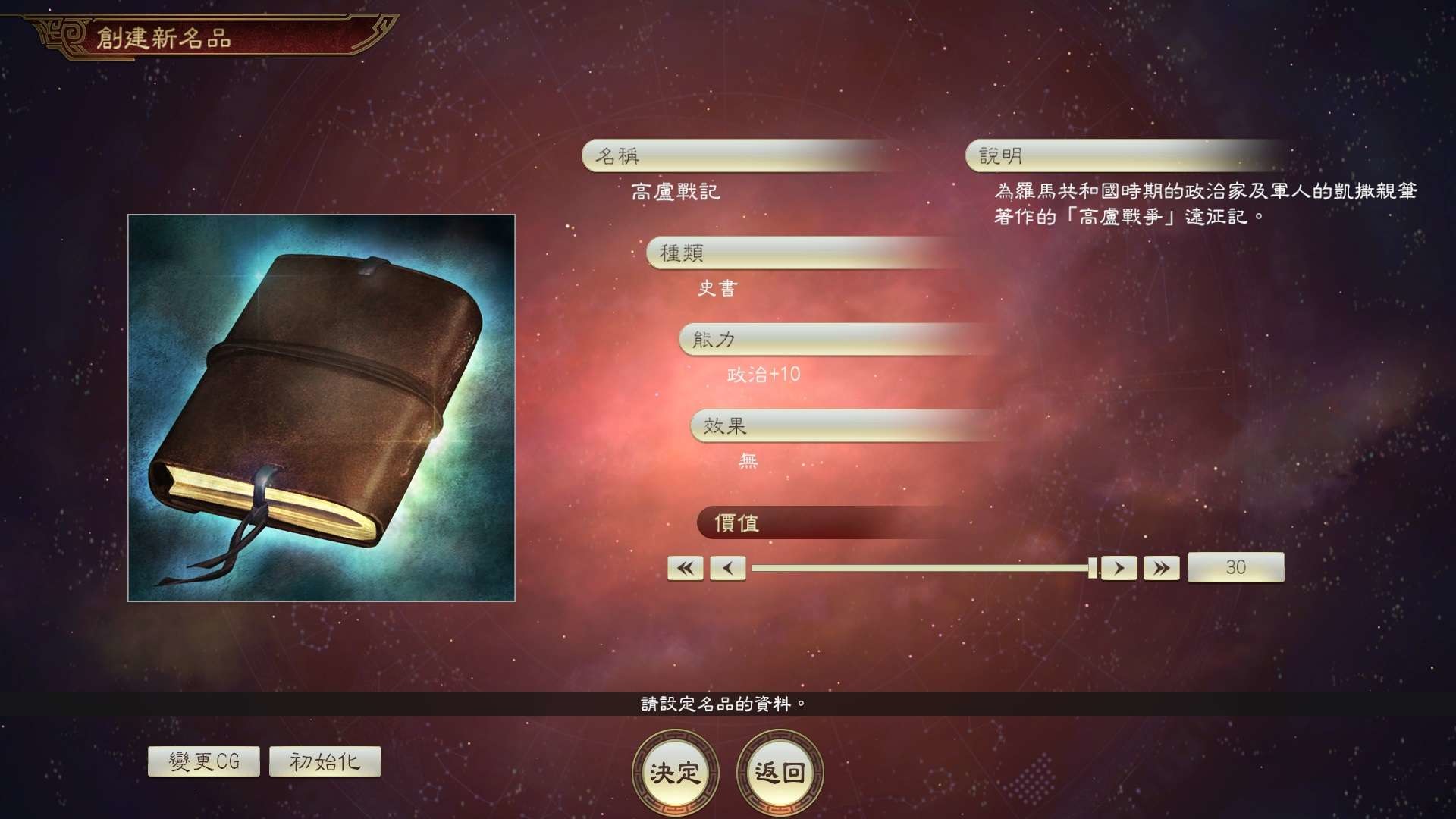Image resolution: width=1456 pixels, height=819 pixels.
Task: Click the 政治+10 ability text entry
Action: pyautogui.click(x=762, y=374)
